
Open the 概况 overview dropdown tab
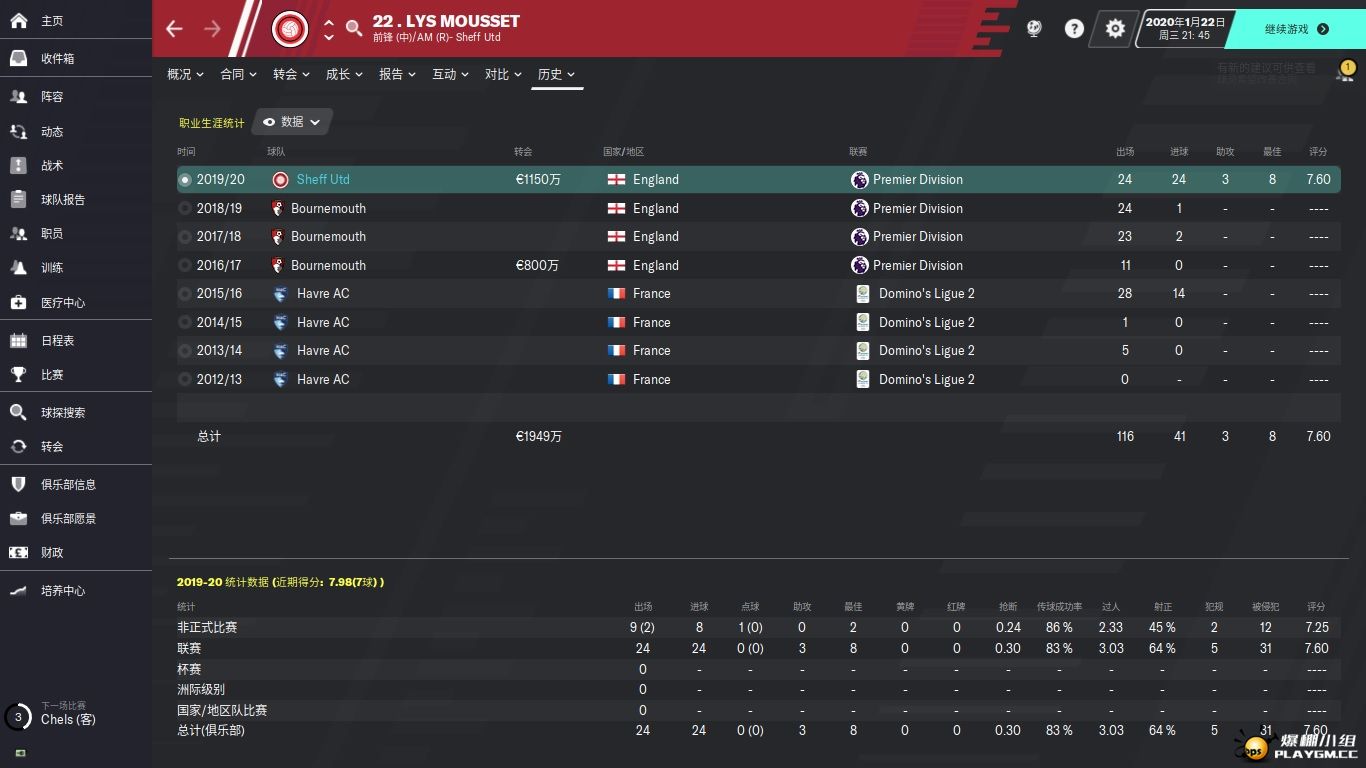tap(185, 74)
